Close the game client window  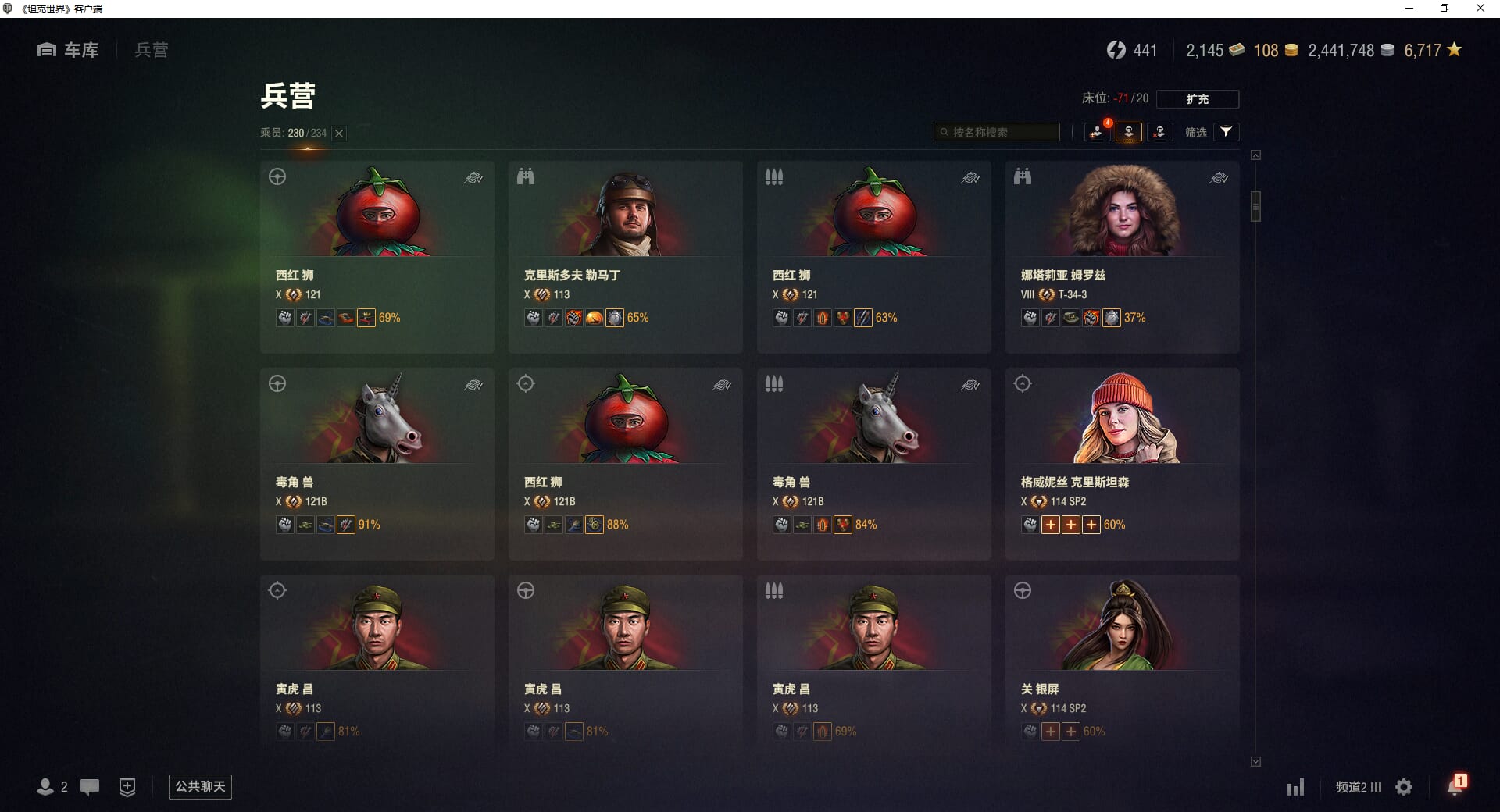1480,9
